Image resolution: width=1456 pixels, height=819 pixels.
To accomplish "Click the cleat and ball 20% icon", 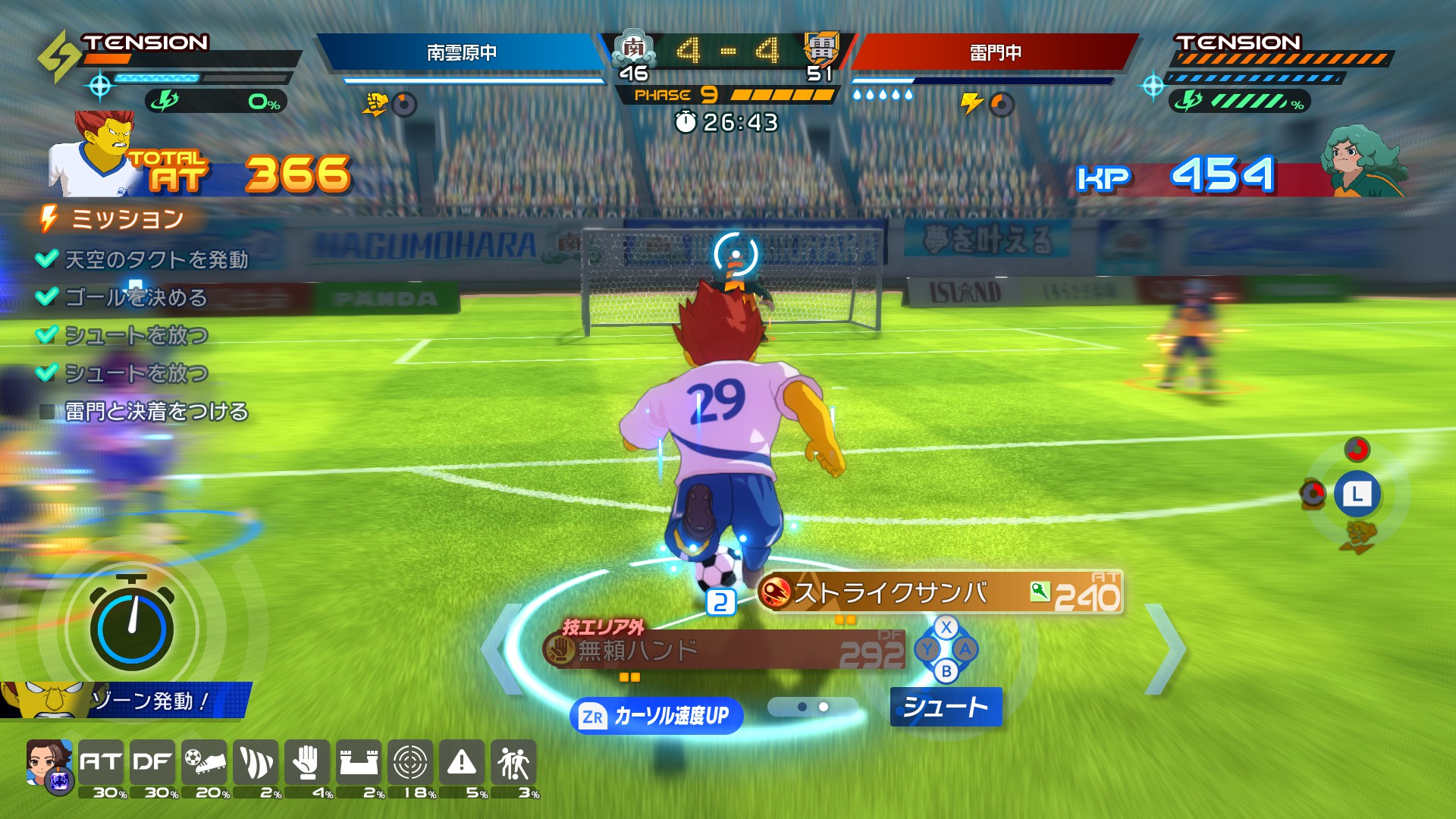I will tap(204, 762).
